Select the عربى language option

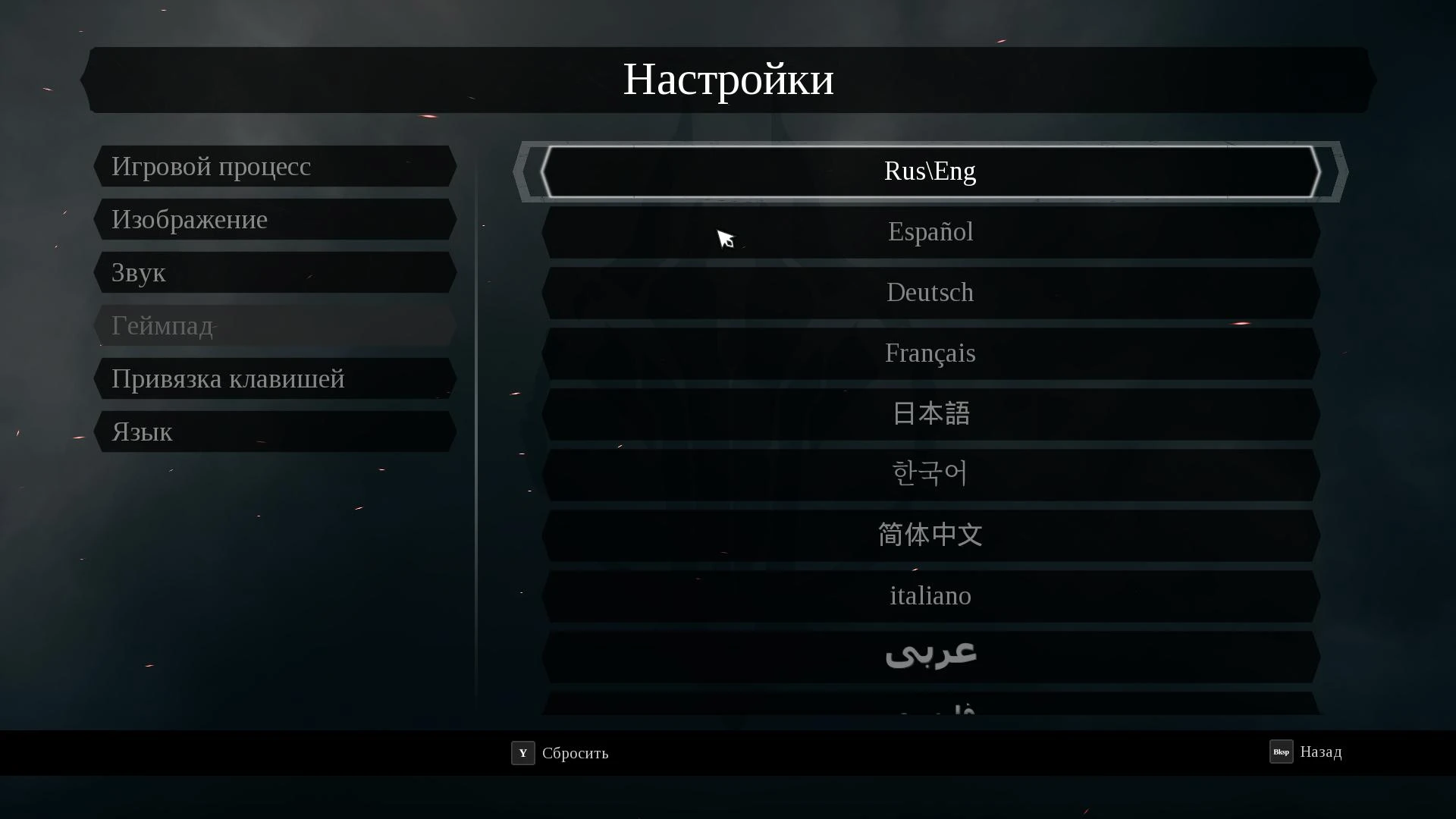930,655
